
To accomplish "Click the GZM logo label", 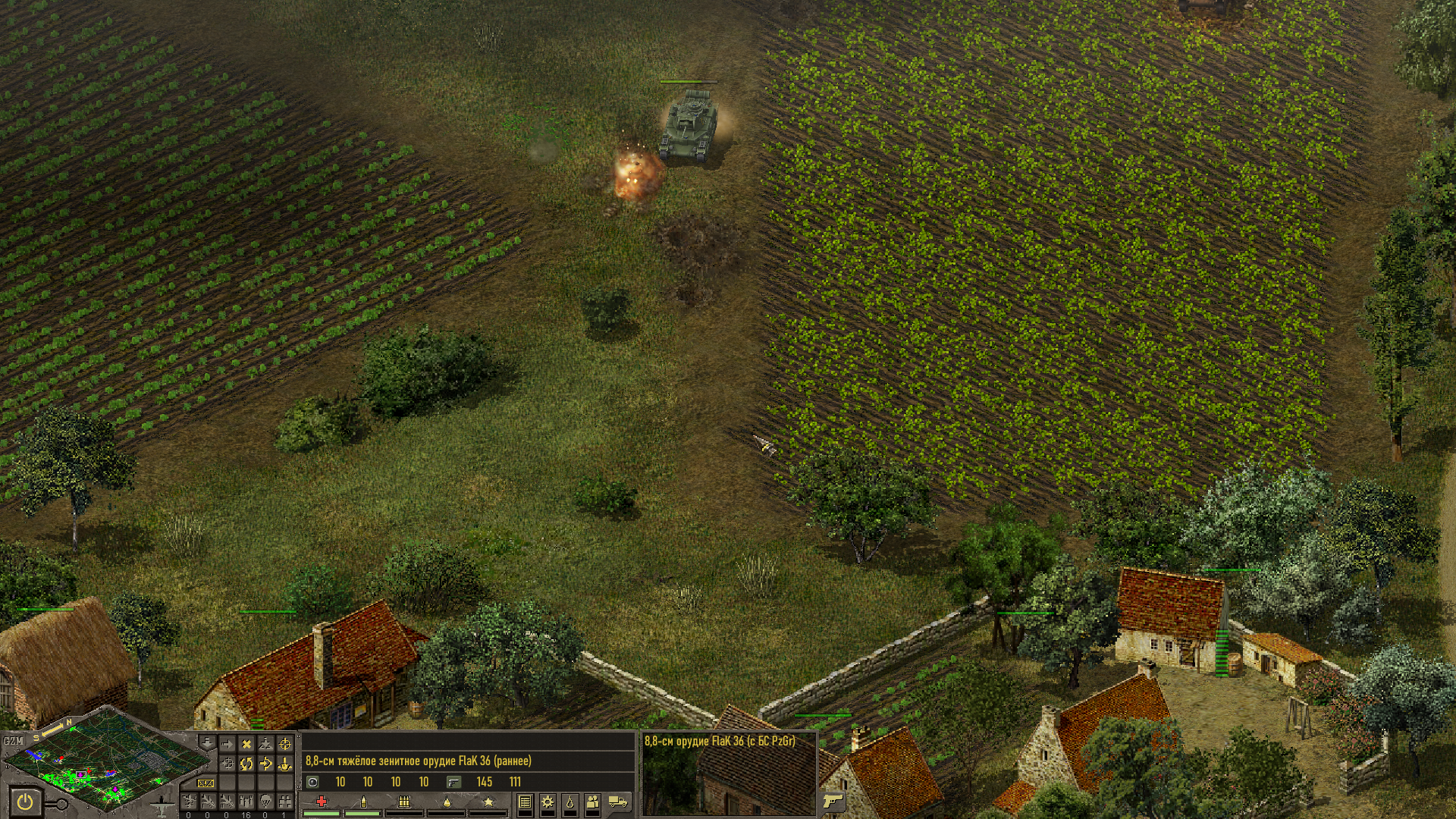I will pyautogui.click(x=13, y=741).
